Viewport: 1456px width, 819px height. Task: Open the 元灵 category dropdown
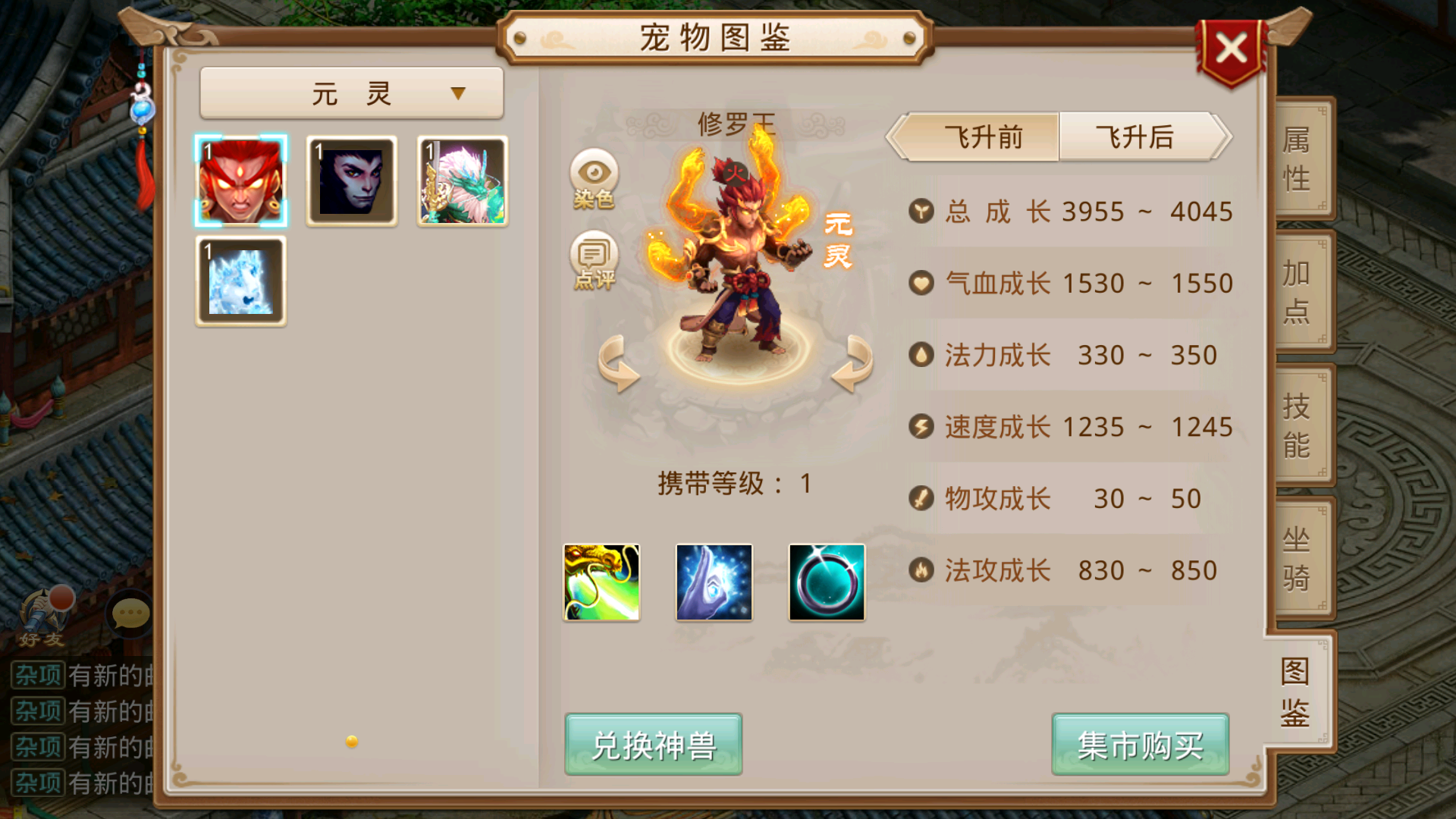click(x=351, y=91)
